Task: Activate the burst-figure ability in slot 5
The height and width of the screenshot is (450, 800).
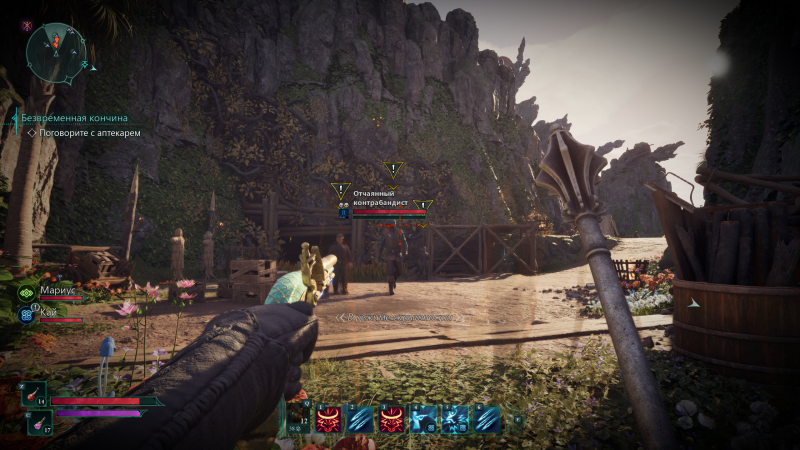Action: click(x=455, y=419)
